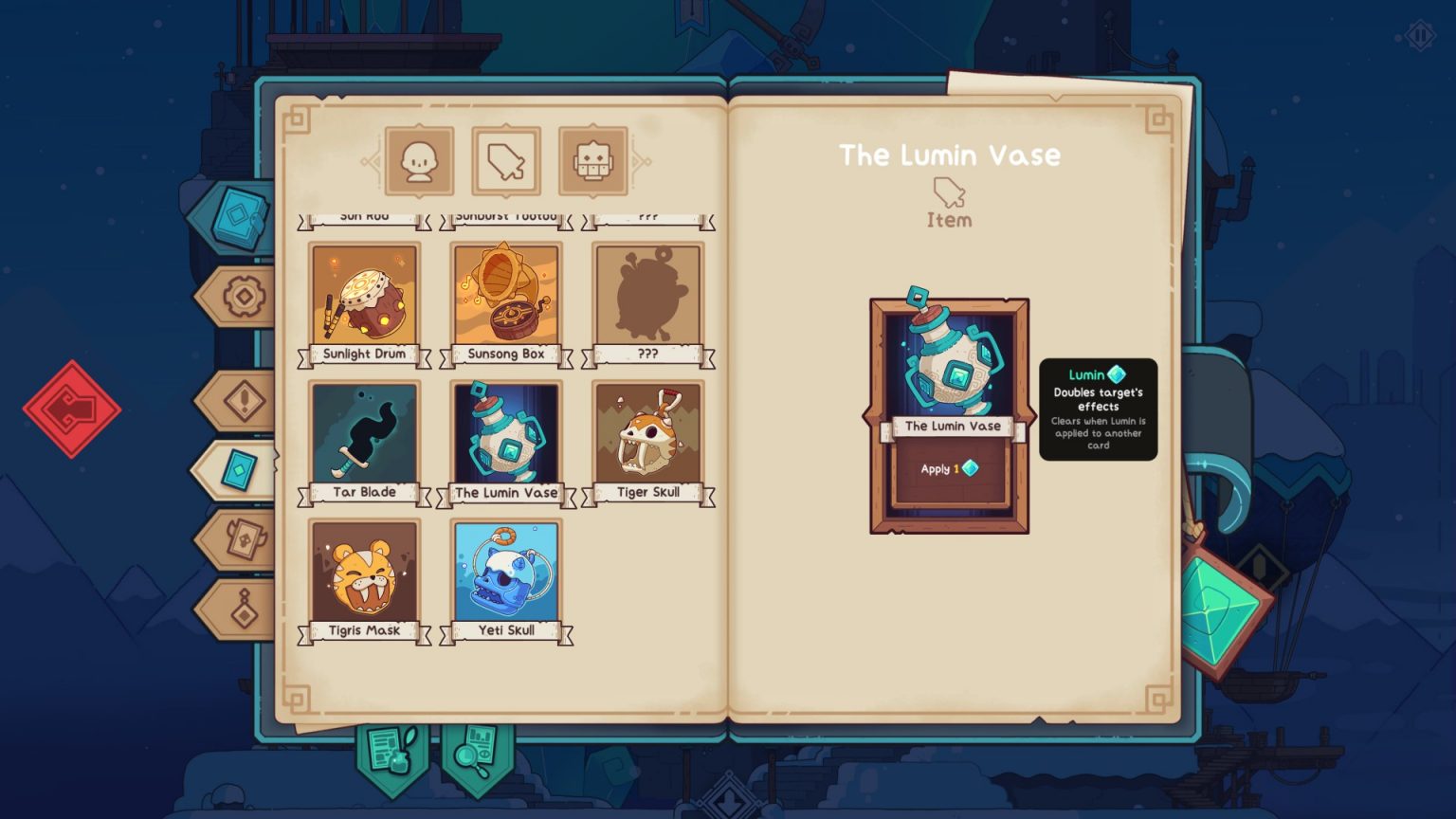This screenshot has height=819, width=1456.
Task: Open the magnifying glass research banner
Action: [476, 749]
